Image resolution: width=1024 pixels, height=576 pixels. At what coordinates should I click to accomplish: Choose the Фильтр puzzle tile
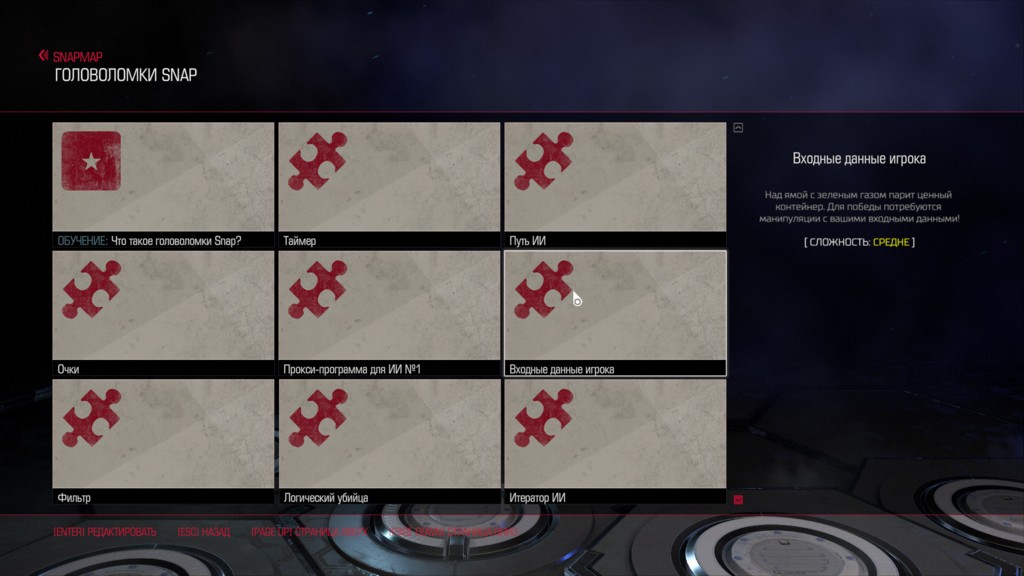[163, 441]
